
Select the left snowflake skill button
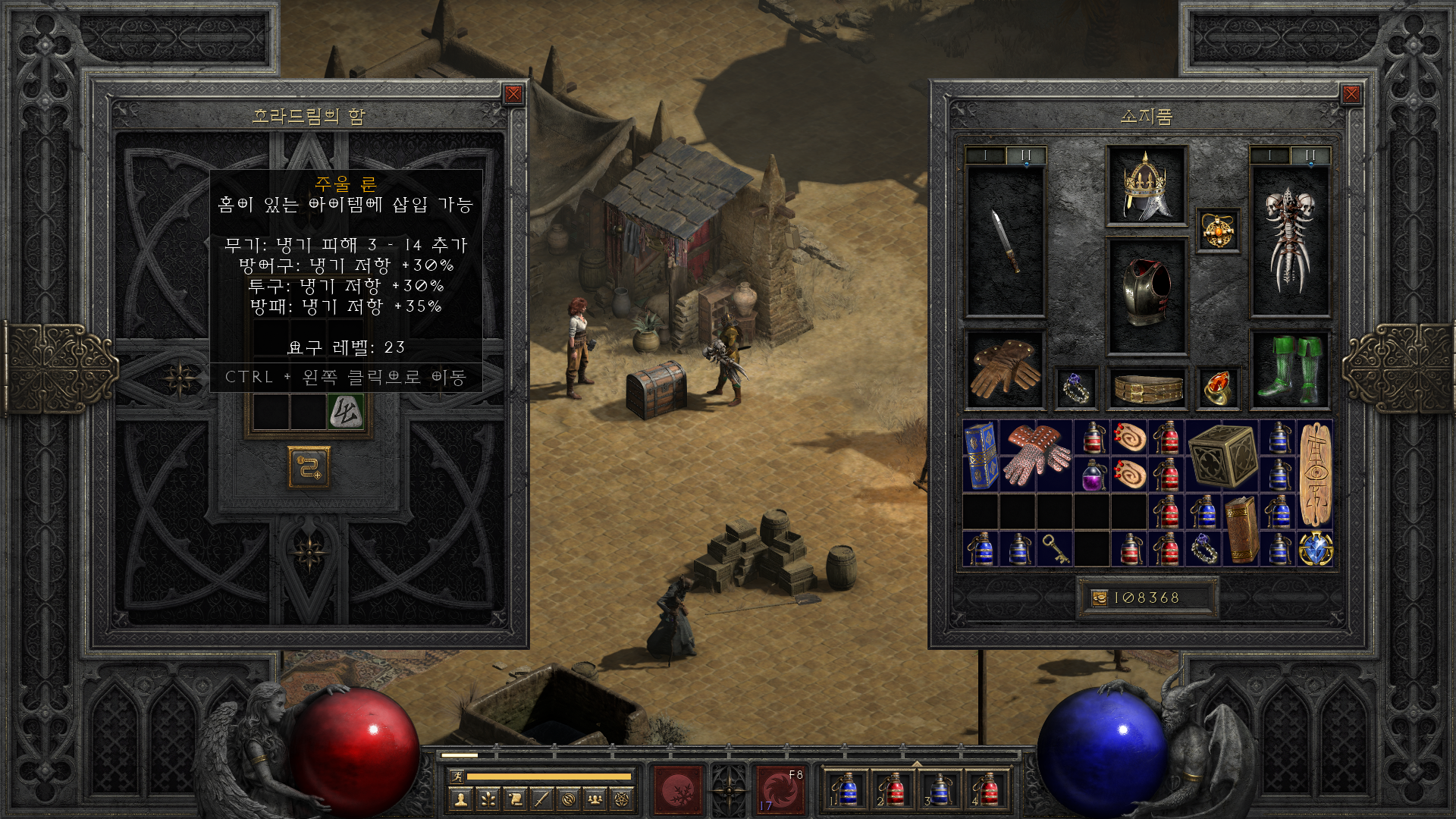(677, 790)
